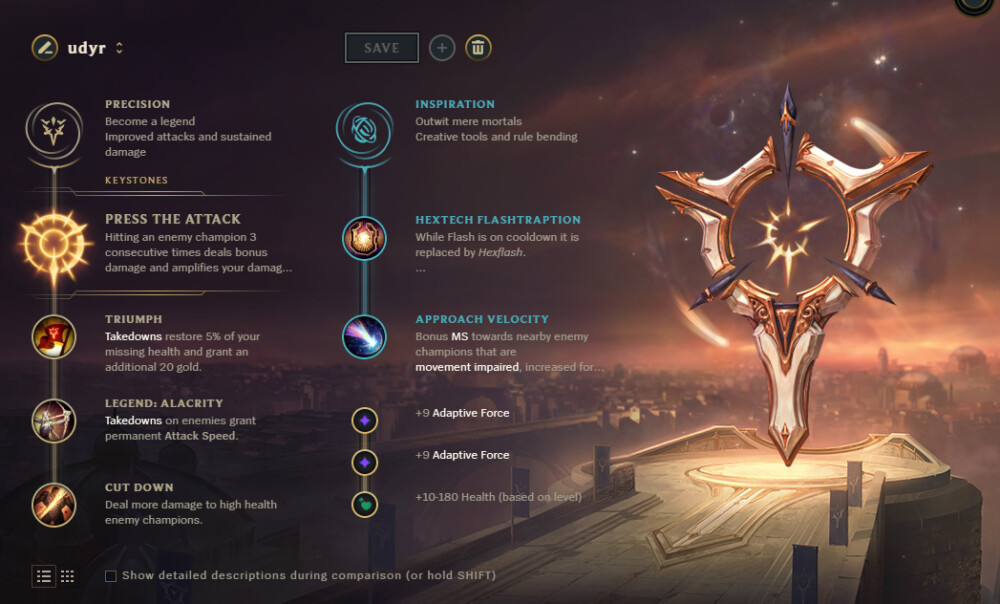Image resolution: width=1000 pixels, height=604 pixels.
Task: Select the Triumph rune
Action: point(53,337)
